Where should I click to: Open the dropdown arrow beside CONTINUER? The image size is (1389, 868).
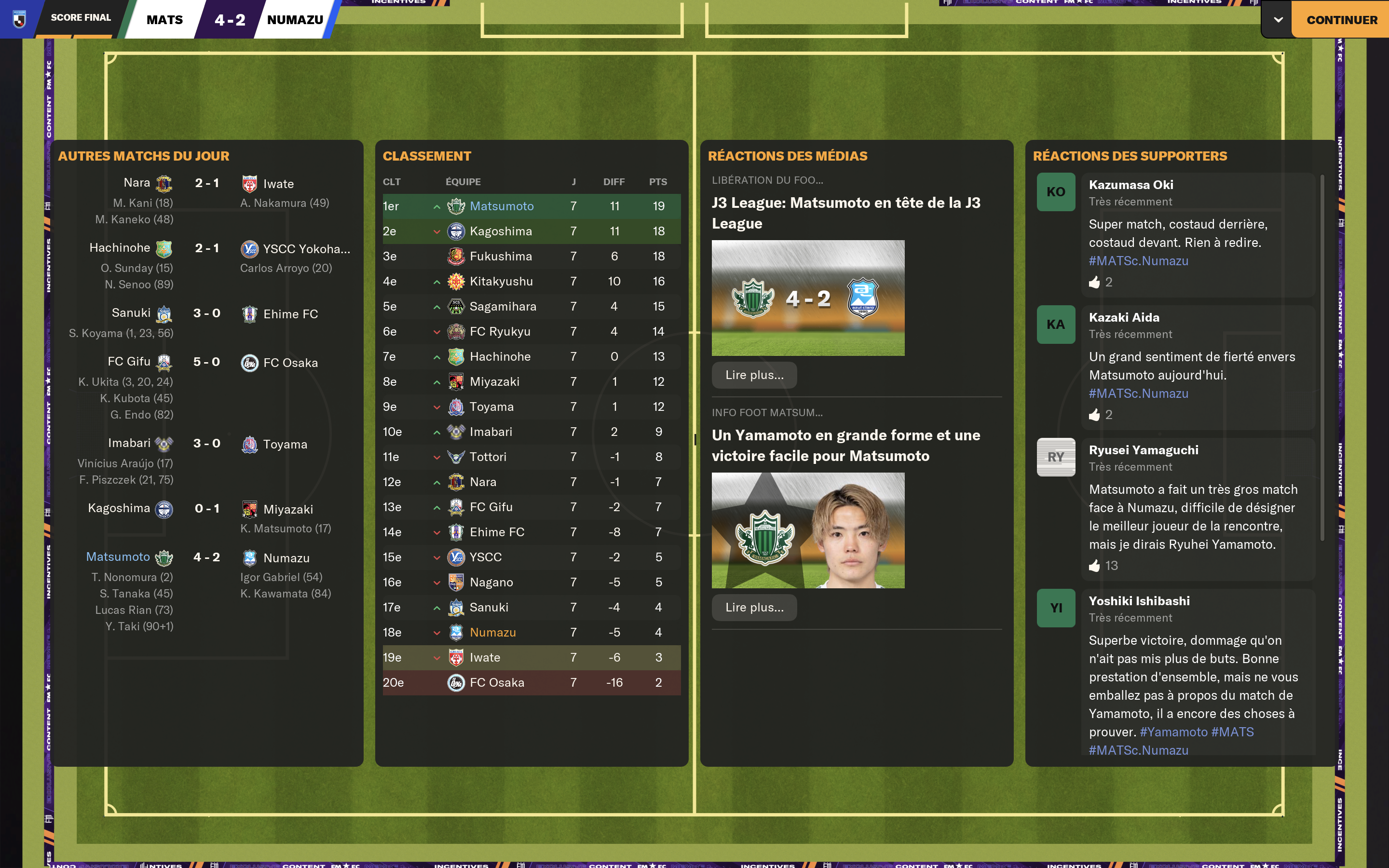coord(1278,20)
